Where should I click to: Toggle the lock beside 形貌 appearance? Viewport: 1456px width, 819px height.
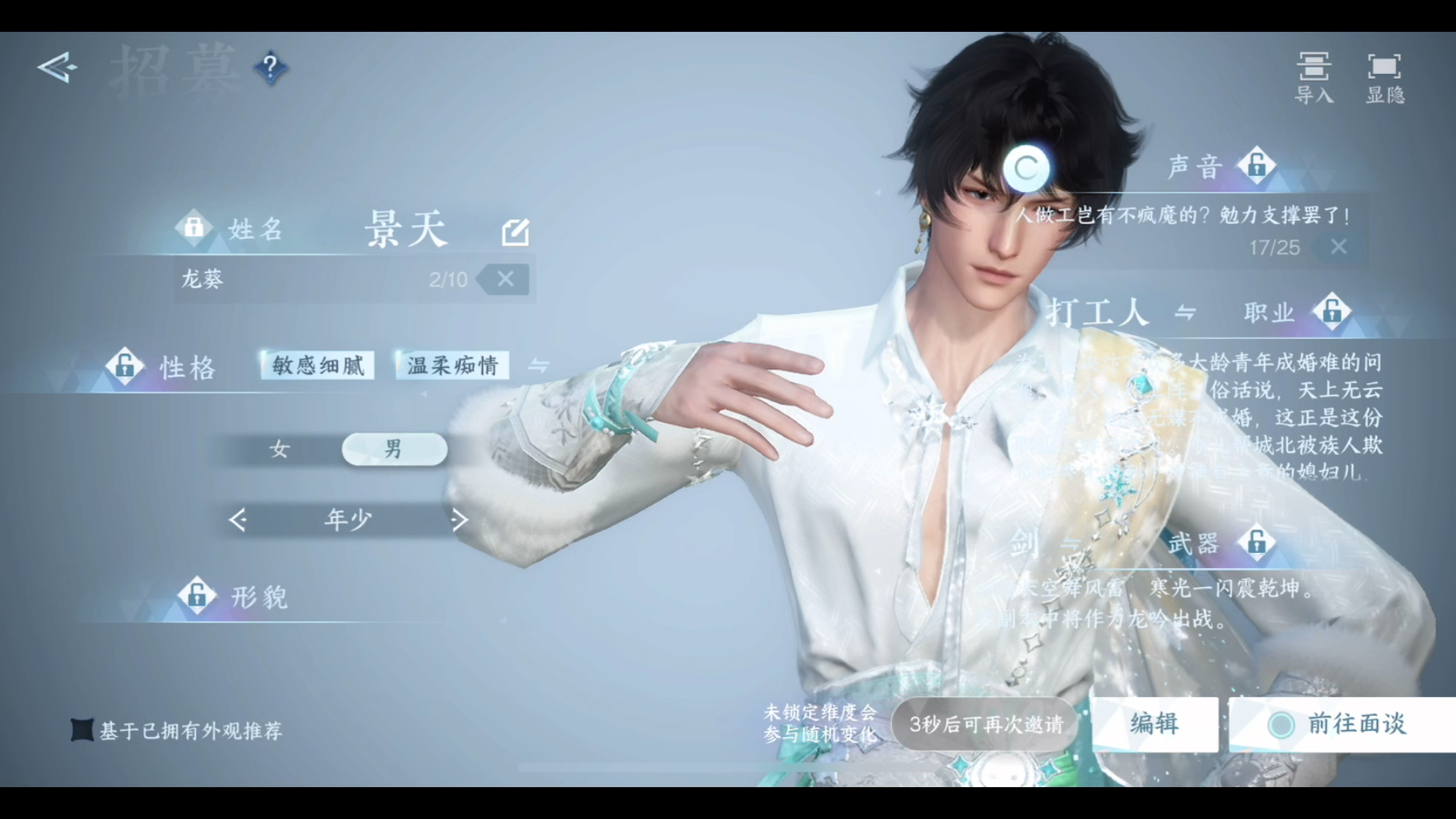tap(197, 595)
